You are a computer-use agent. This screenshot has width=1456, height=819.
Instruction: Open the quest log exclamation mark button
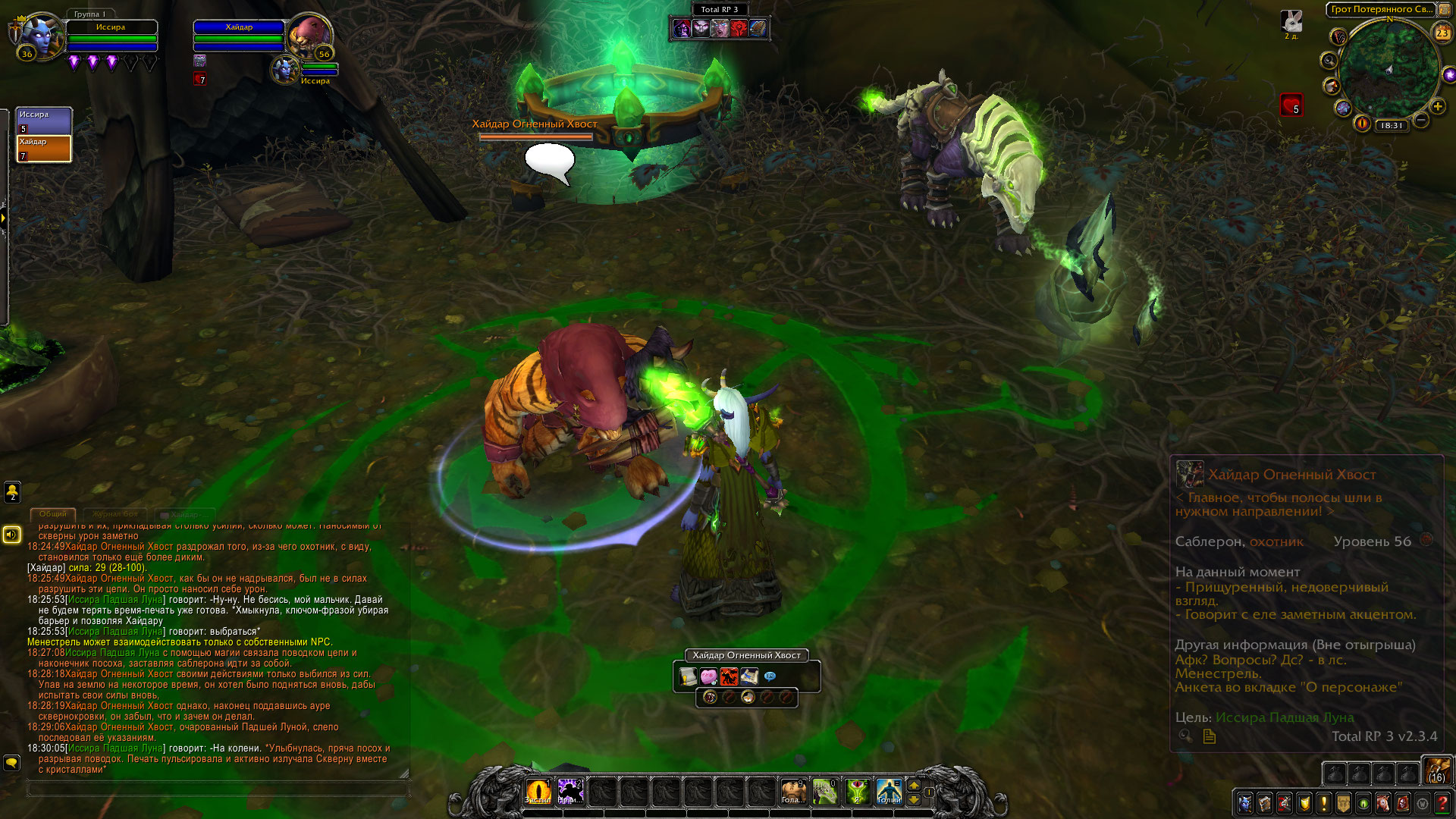[x=1323, y=802]
